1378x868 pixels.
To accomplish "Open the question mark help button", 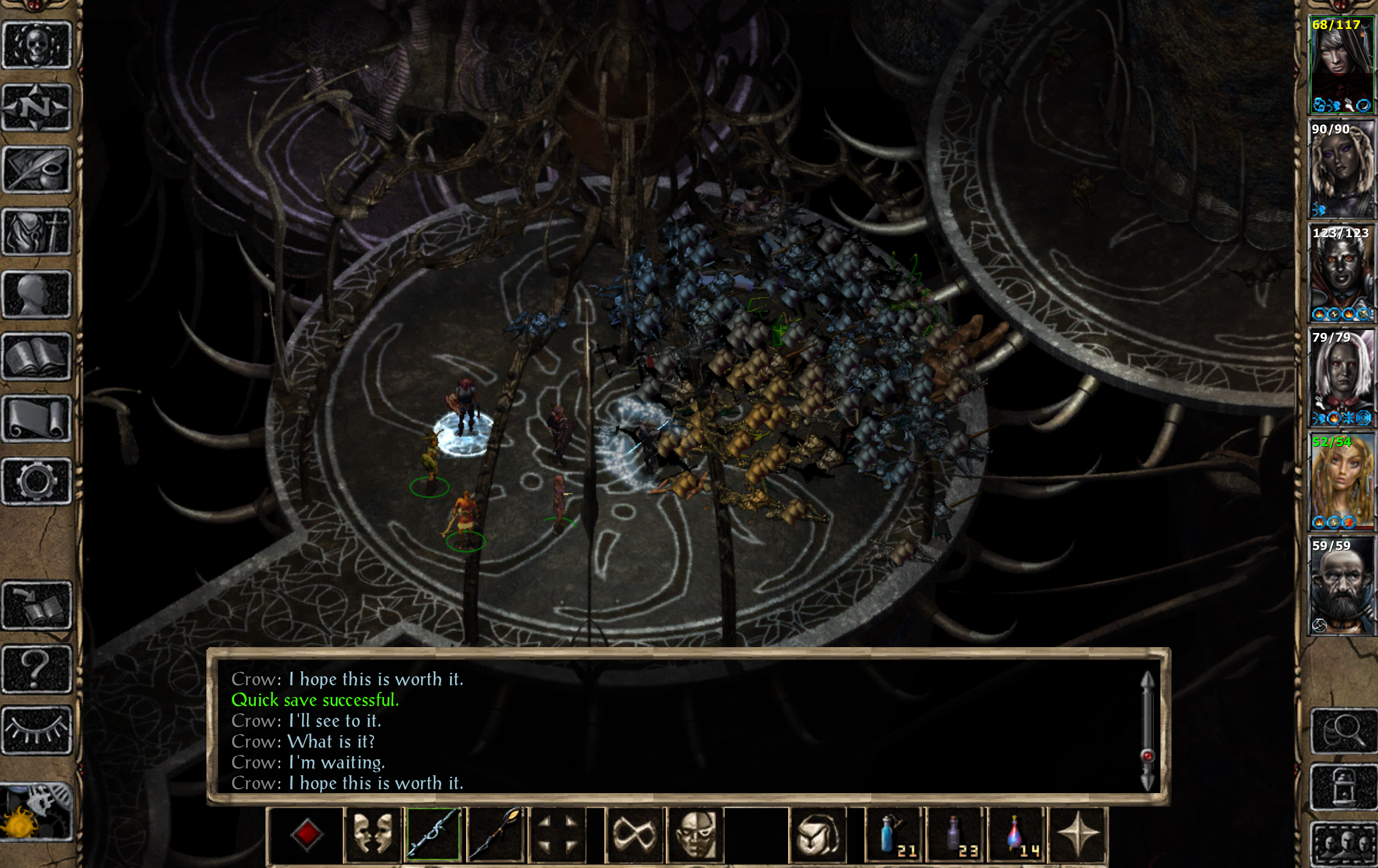I will 37,668.
